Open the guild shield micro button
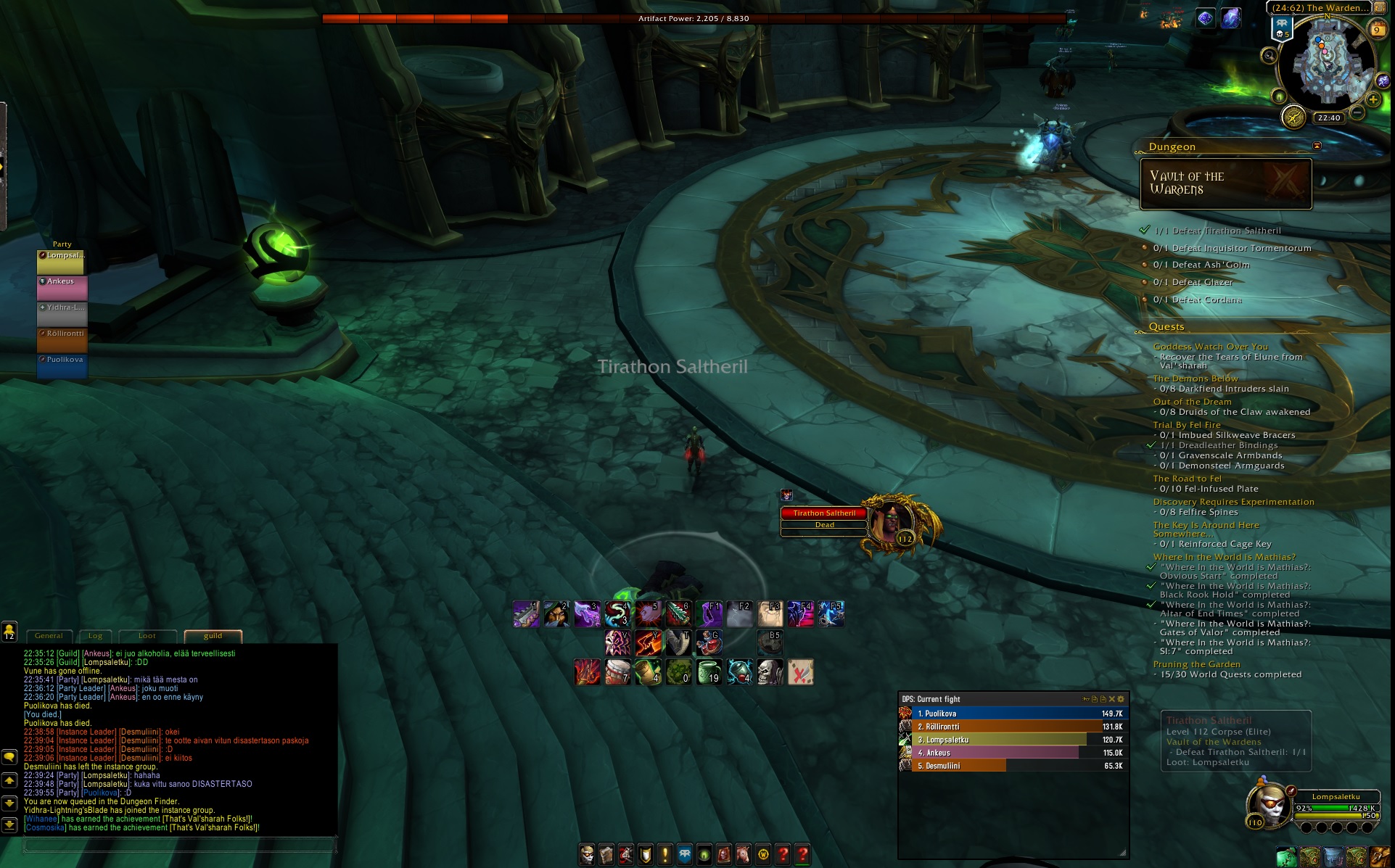1395x868 pixels. pyautogui.click(x=645, y=855)
